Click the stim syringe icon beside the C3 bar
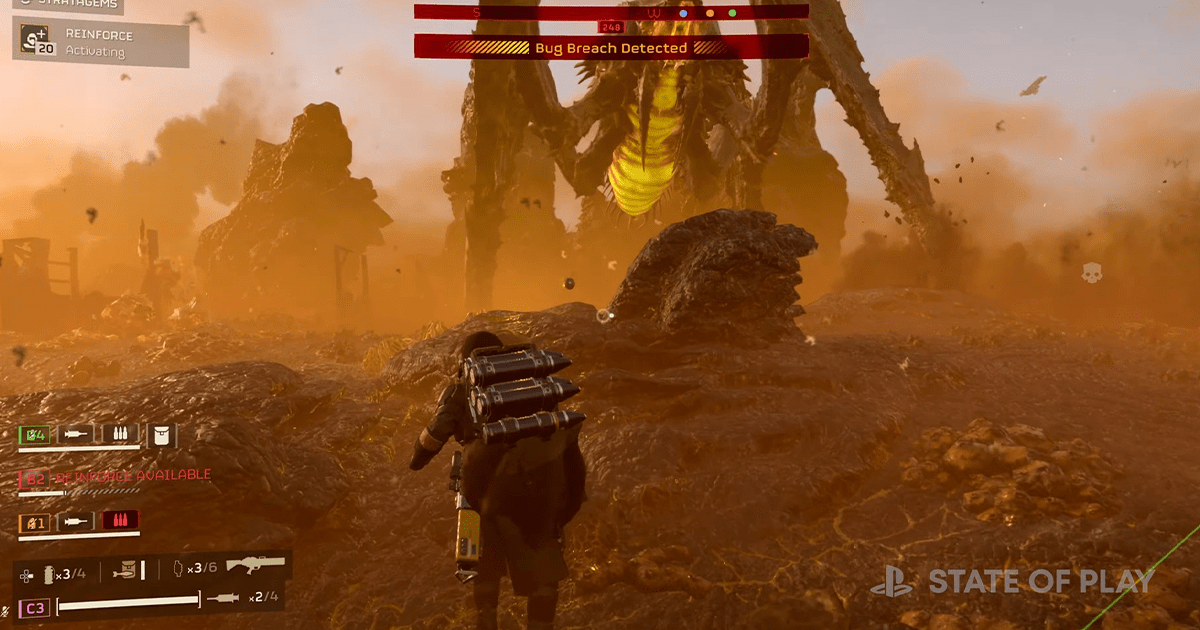 pyautogui.click(x=222, y=599)
